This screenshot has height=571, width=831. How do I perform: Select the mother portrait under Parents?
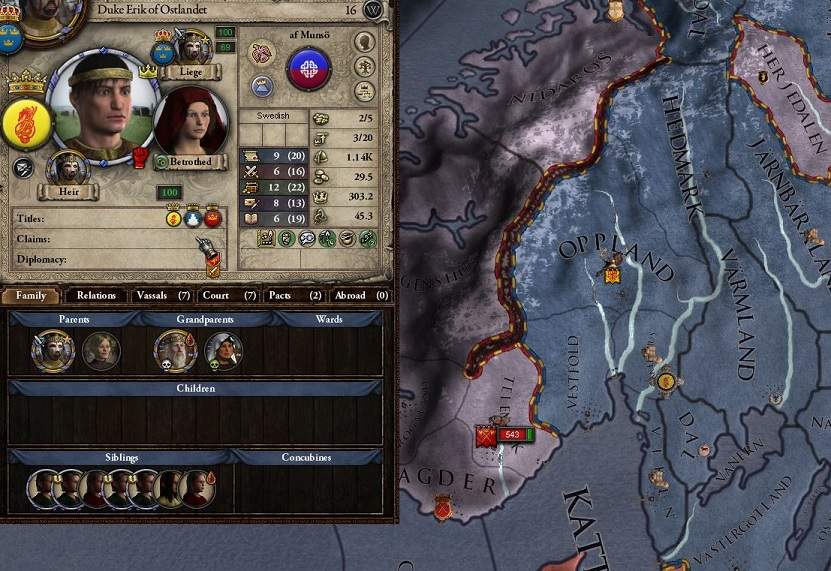click(101, 350)
